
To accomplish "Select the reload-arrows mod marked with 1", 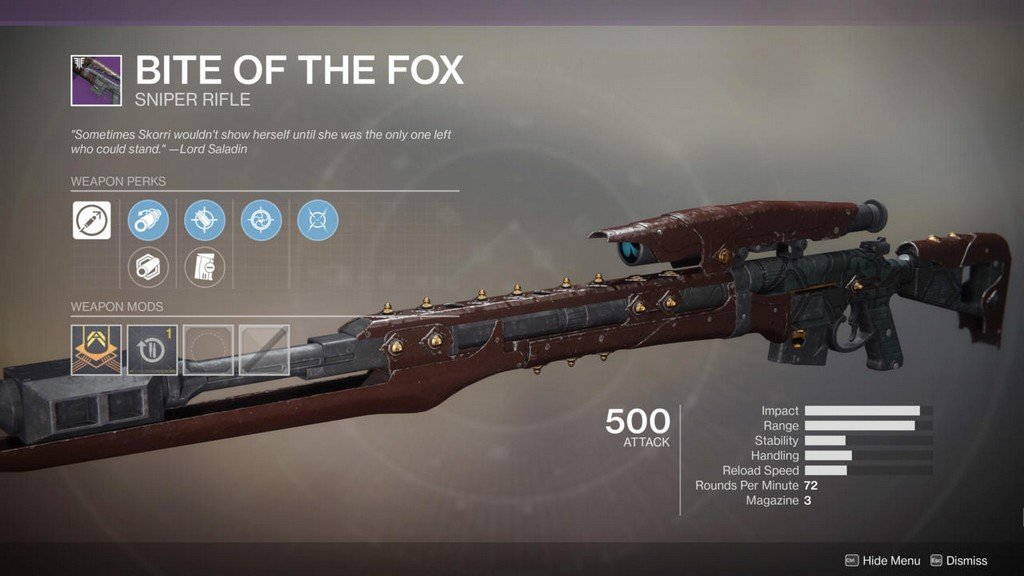I will pos(152,349).
